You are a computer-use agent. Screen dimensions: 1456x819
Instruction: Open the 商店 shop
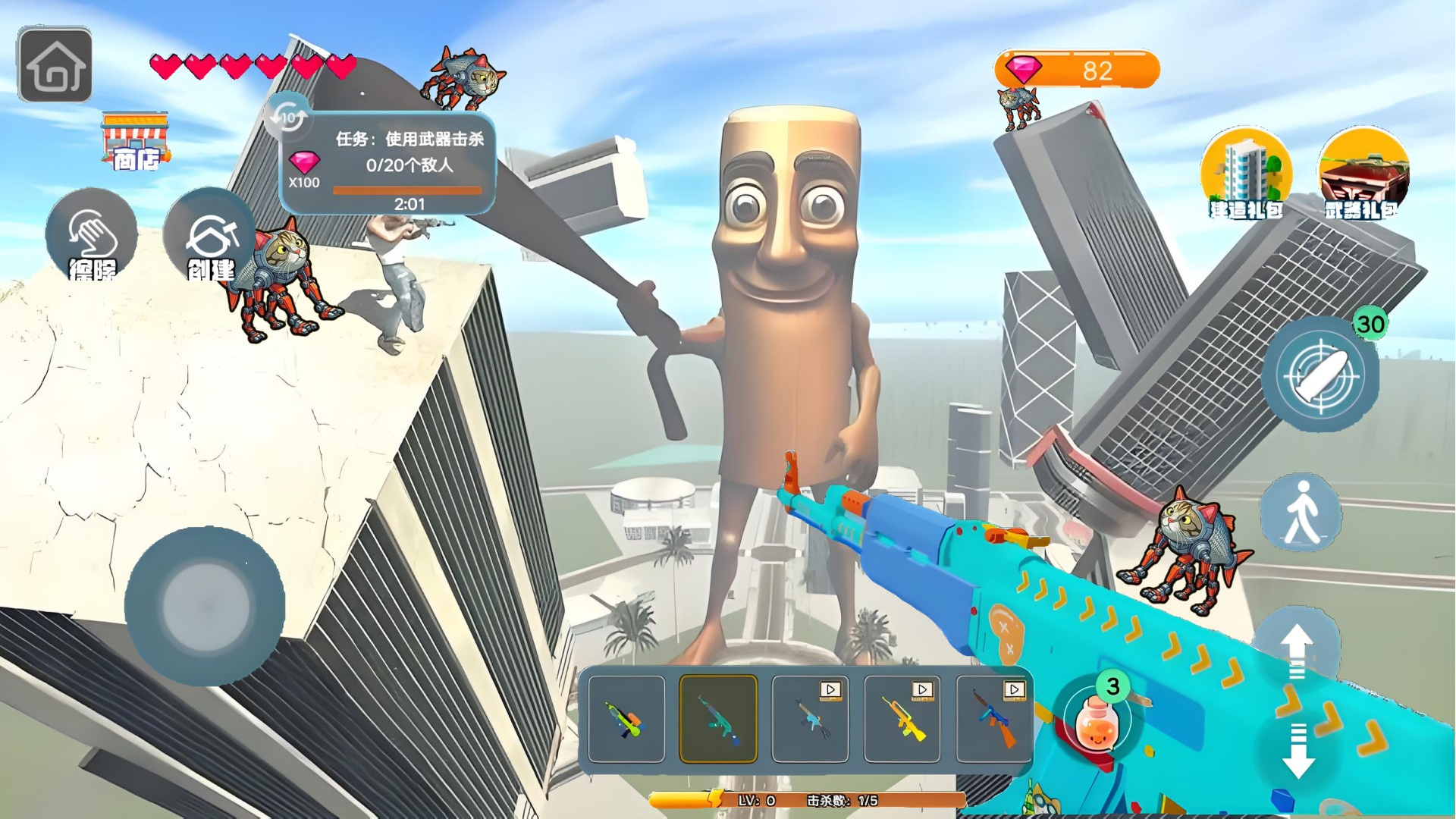coord(135,142)
